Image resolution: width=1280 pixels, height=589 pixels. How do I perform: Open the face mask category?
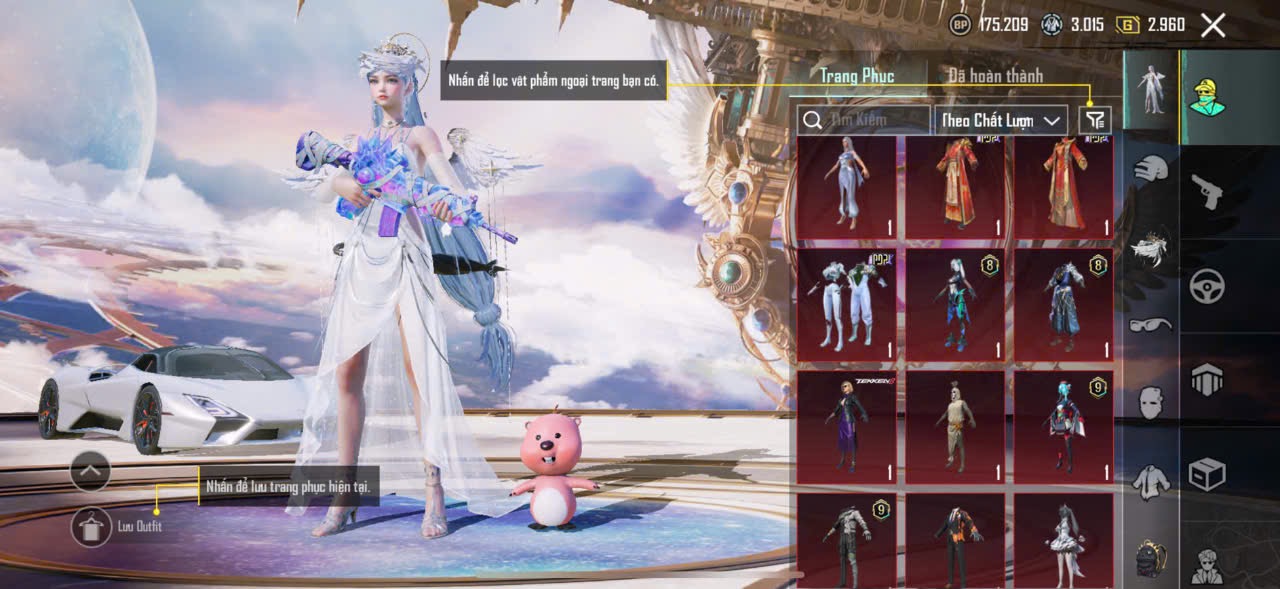[1151, 401]
